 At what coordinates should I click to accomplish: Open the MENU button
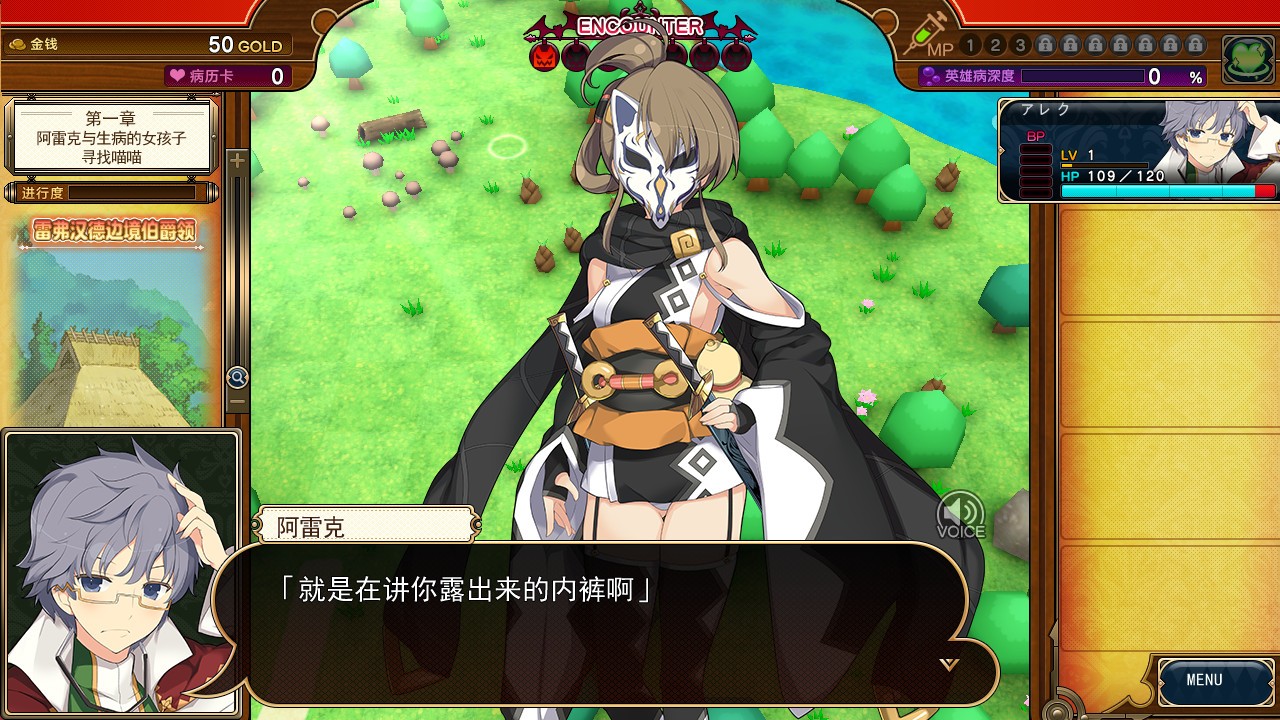pyautogui.click(x=1204, y=680)
